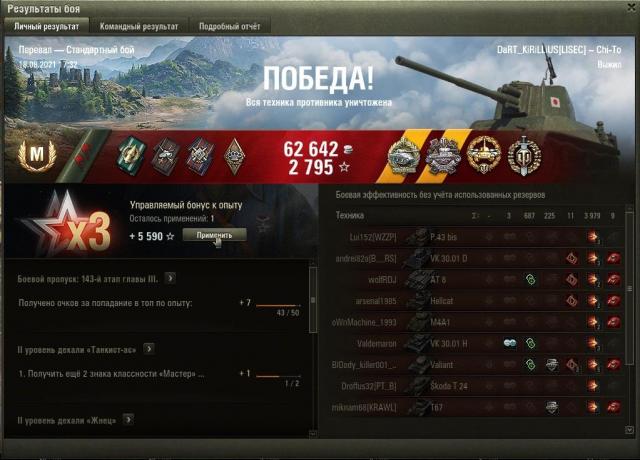Image resolution: width=640 pixels, height=460 pixels.
Task: Click the Техника column header
Action: pyautogui.click(x=350, y=215)
